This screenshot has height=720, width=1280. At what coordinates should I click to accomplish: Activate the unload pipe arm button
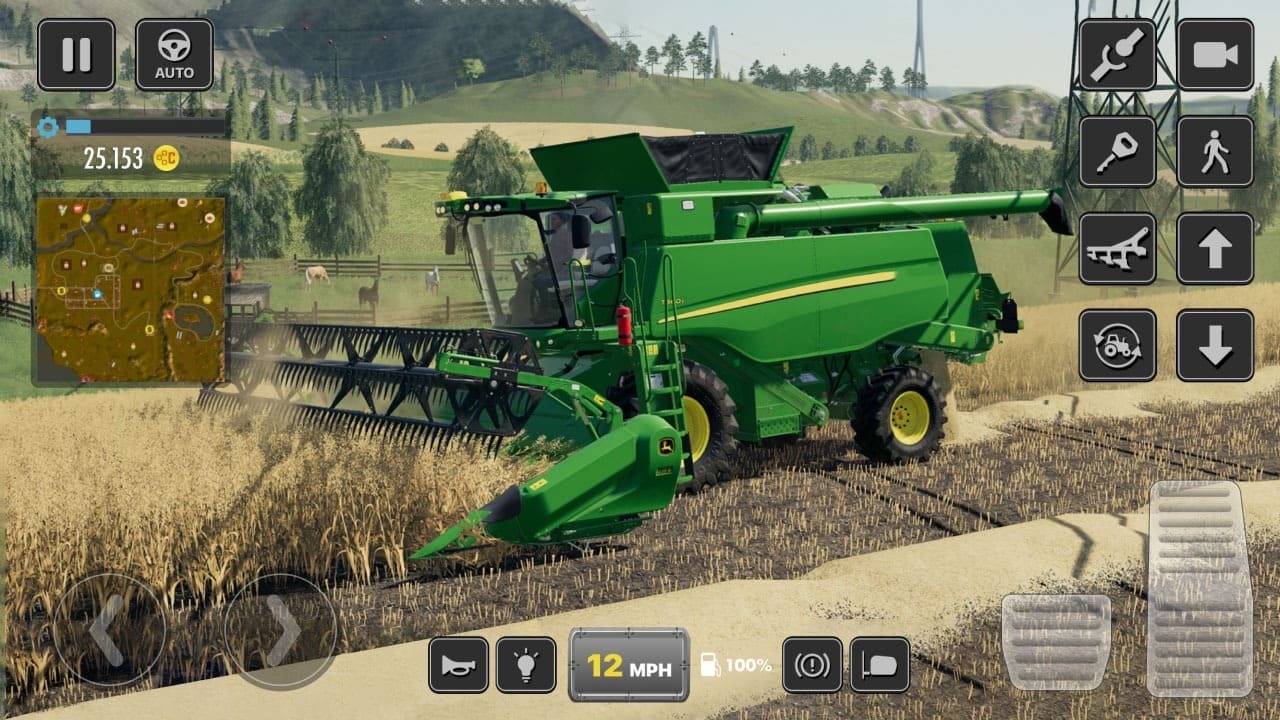pyautogui.click(x=1117, y=55)
